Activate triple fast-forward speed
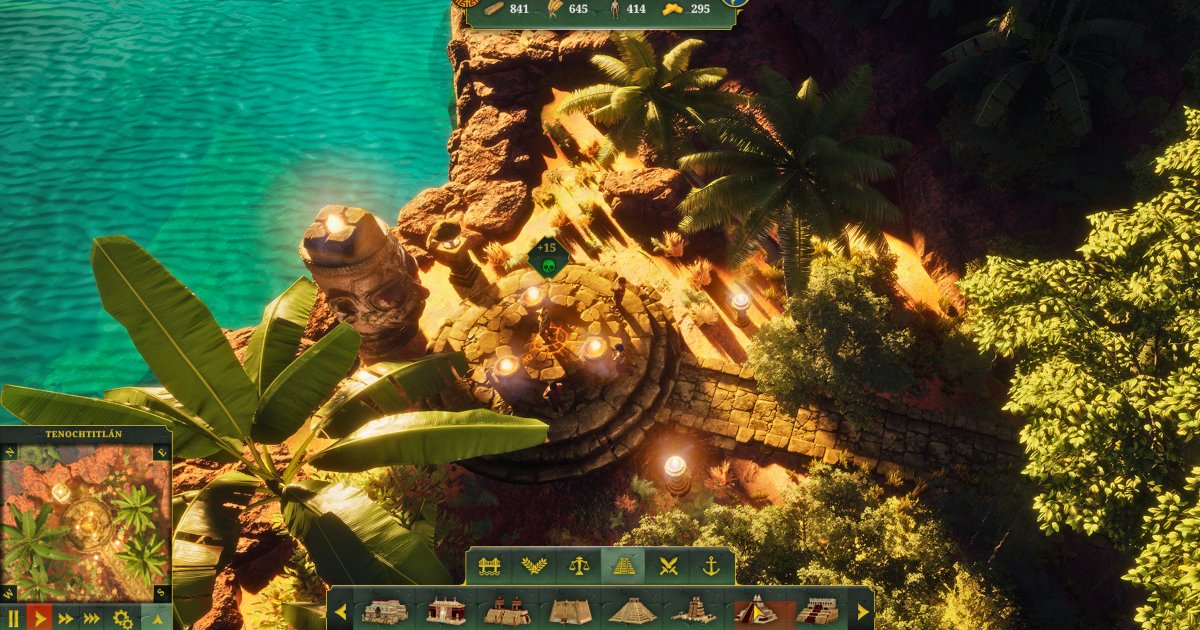This screenshot has width=1200, height=630. 93,618
